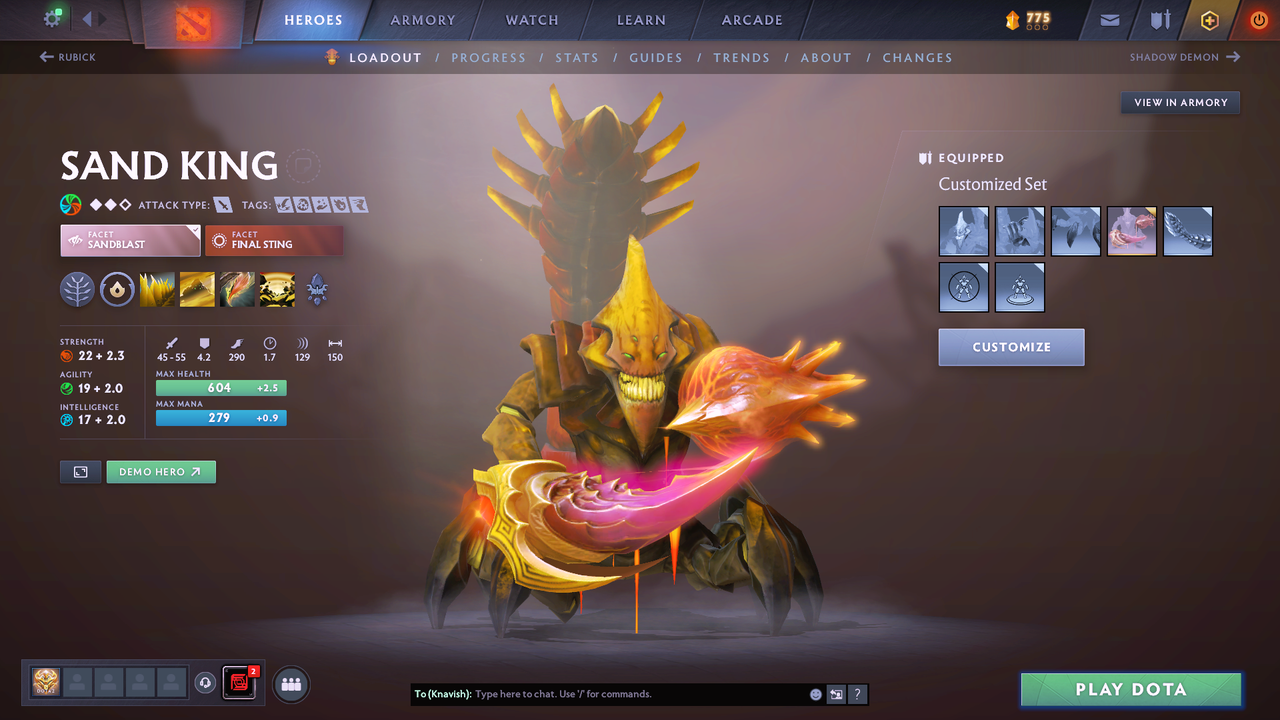Open the Dota Plus hexagon icon
Image resolution: width=1280 pixels, height=720 pixels.
tap(1209, 20)
